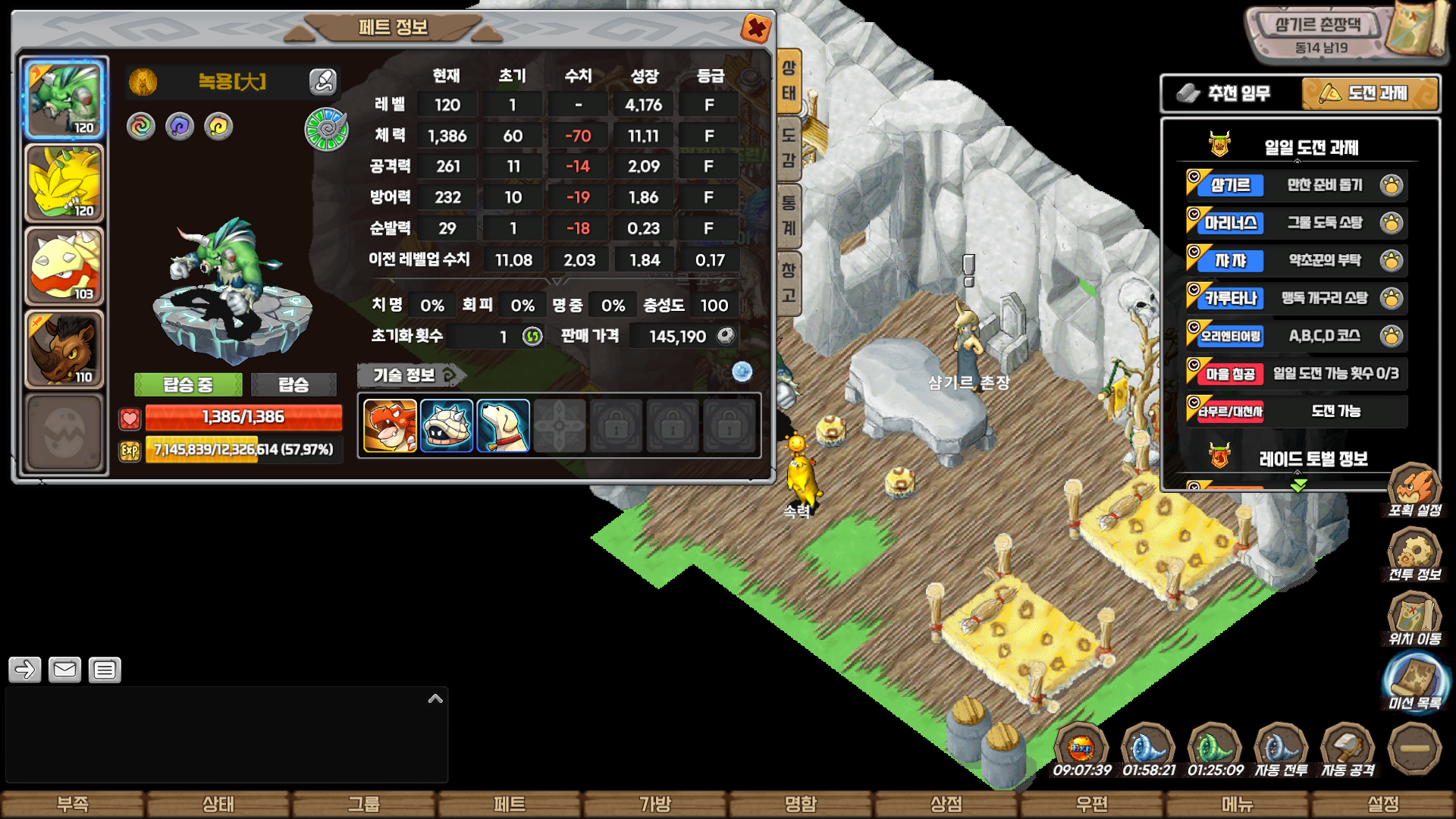Select the yellow dragon pet portrait
This screenshot has height=819, width=1456.
[x=64, y=183]
